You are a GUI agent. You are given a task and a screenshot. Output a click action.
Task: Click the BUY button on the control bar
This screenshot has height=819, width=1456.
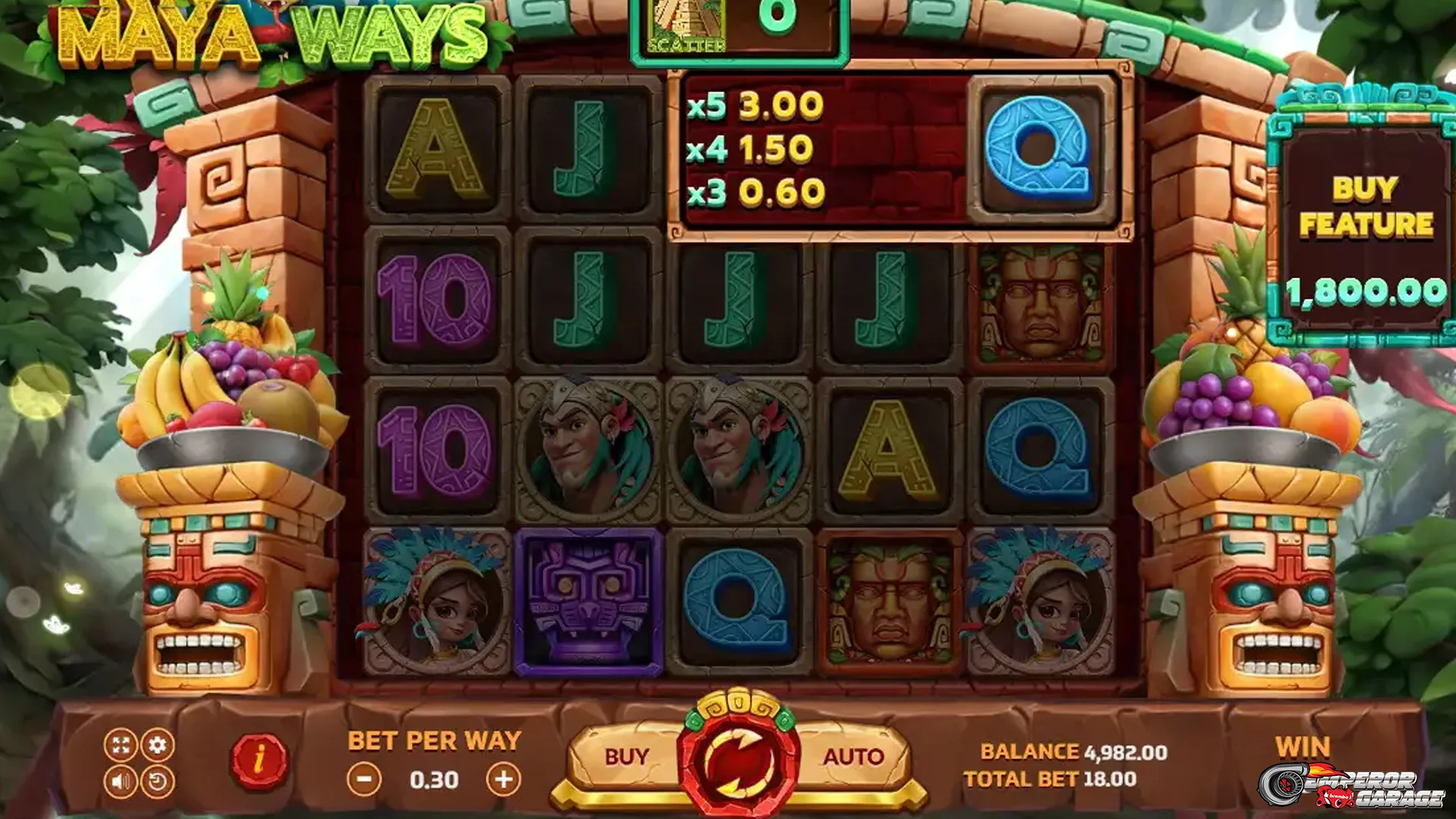pyautogui.click(x=627, y=755)
